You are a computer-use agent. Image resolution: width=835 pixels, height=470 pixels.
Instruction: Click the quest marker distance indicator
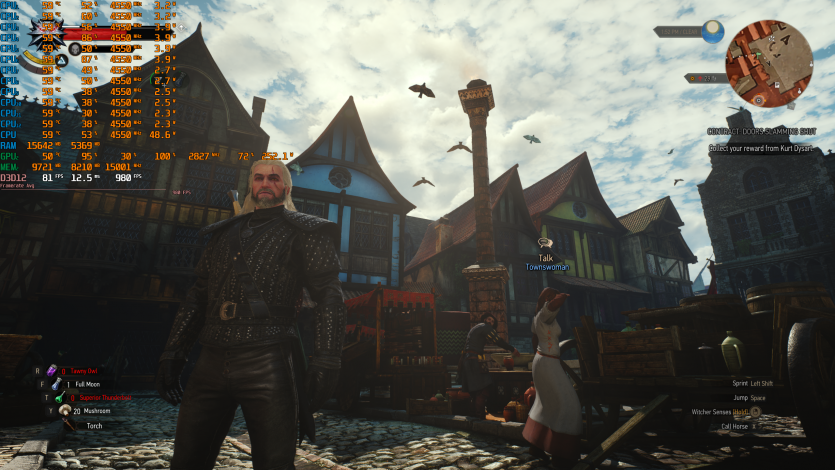tap(706, 78)
